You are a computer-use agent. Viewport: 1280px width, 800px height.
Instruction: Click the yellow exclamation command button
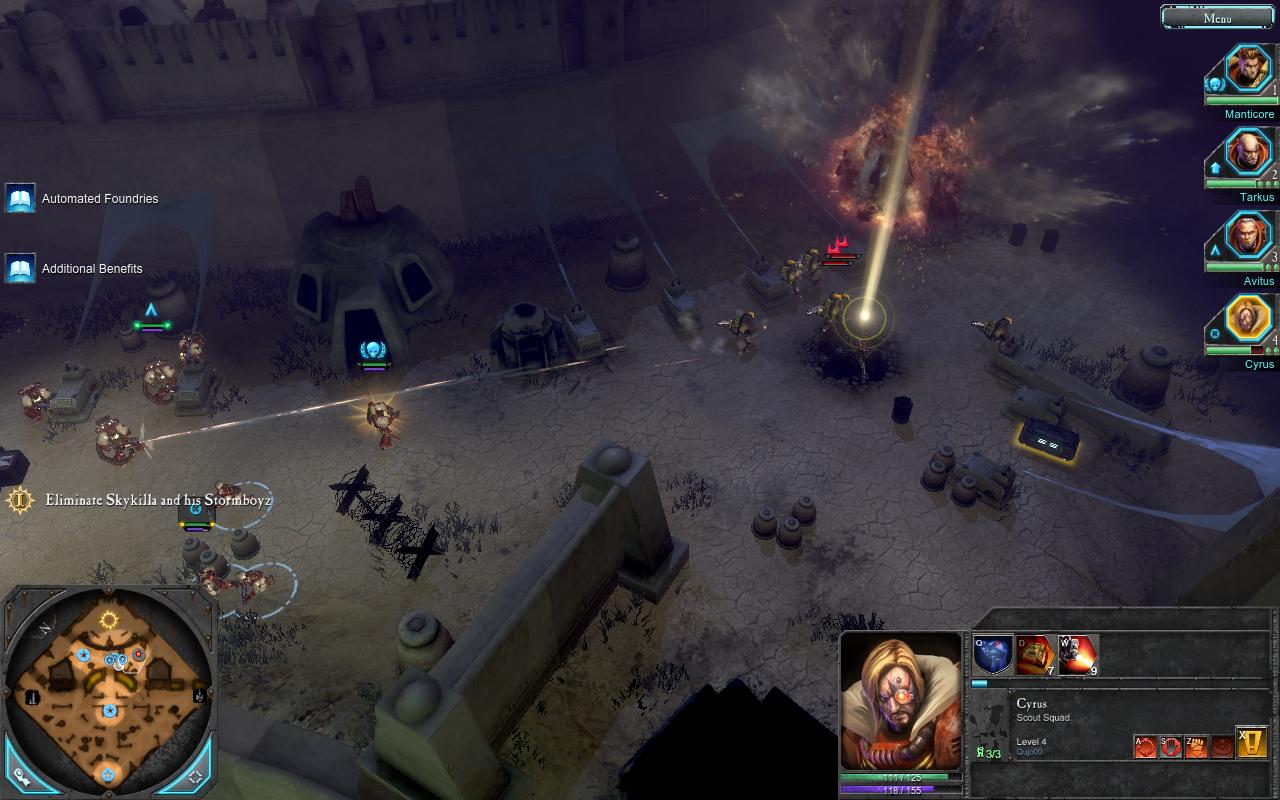[1252, 742]
